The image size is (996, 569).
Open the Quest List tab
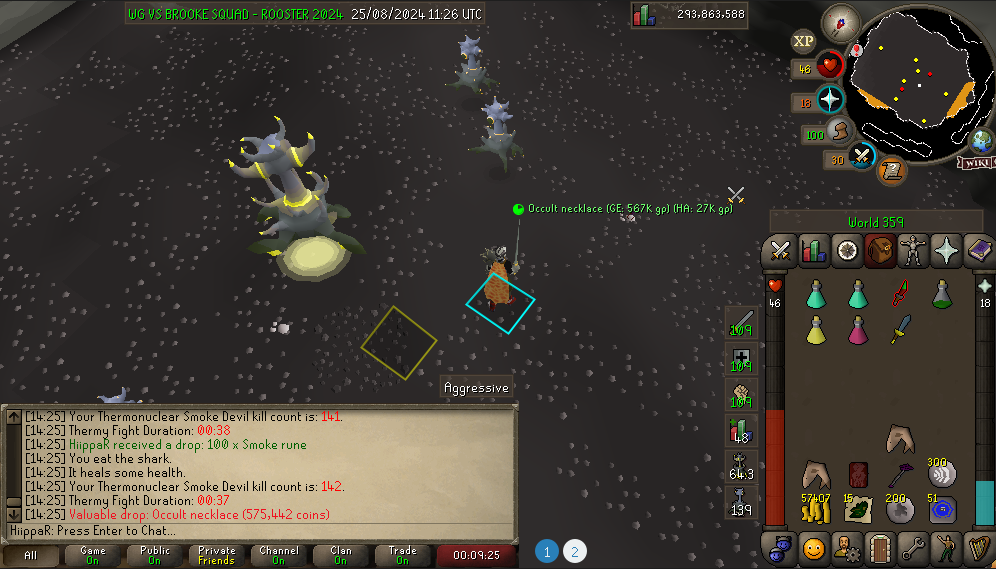click(x=848, y=251)
